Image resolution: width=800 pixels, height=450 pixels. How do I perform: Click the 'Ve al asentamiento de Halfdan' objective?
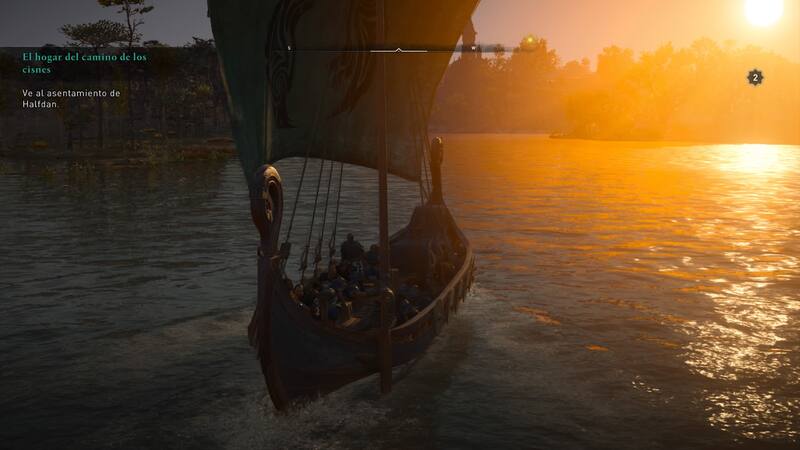point(70,98)
